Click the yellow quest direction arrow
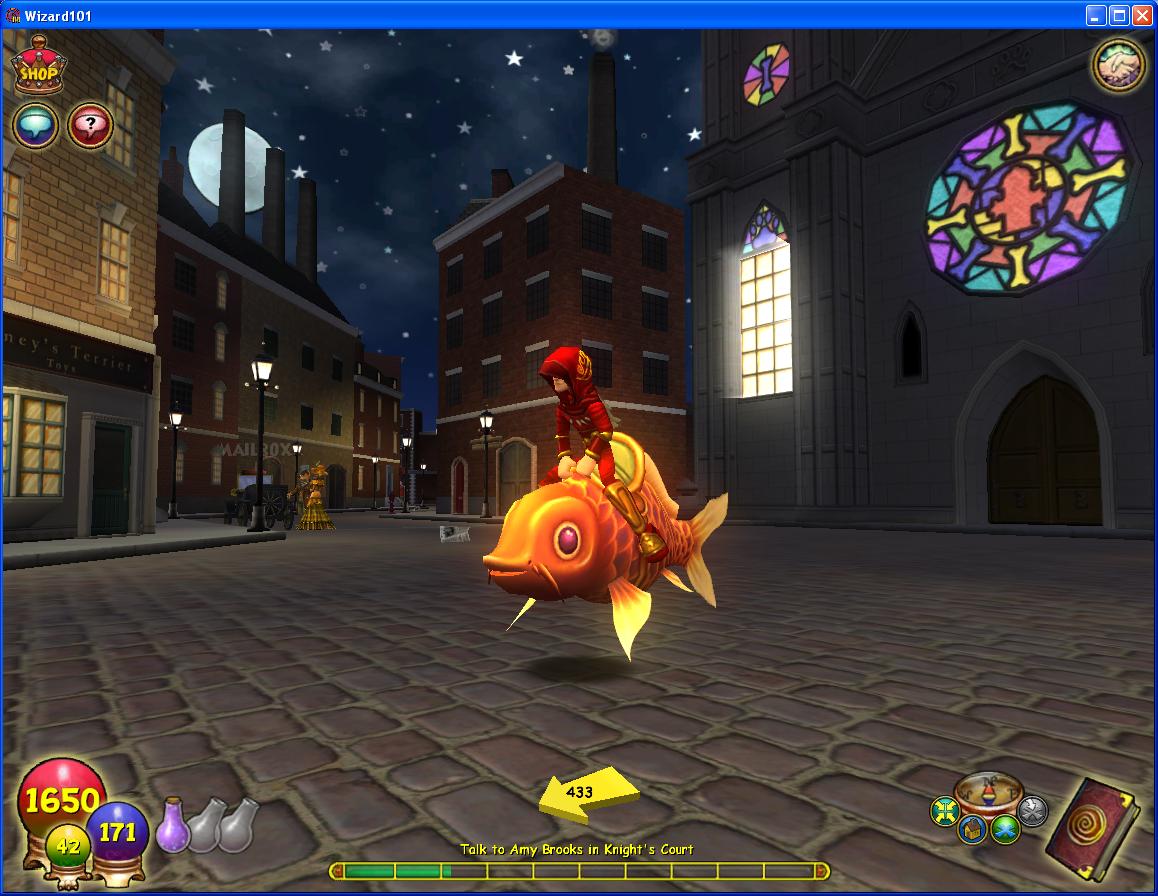 [x=587, y=794]
